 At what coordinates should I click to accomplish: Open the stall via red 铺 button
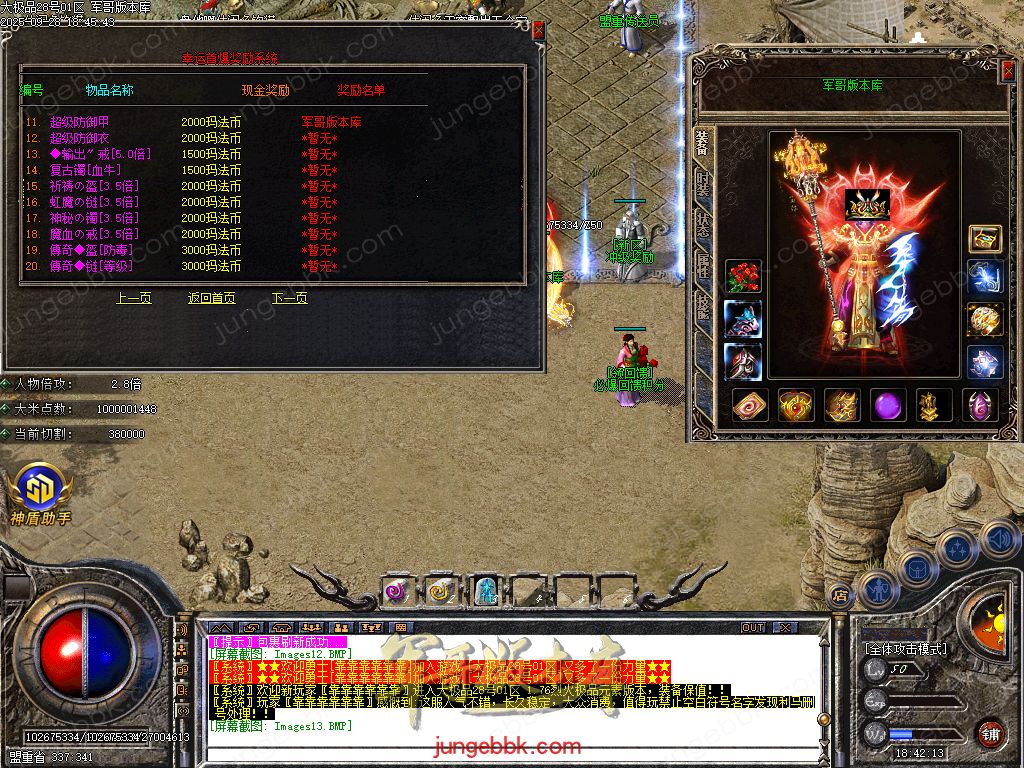click(990, 733)
